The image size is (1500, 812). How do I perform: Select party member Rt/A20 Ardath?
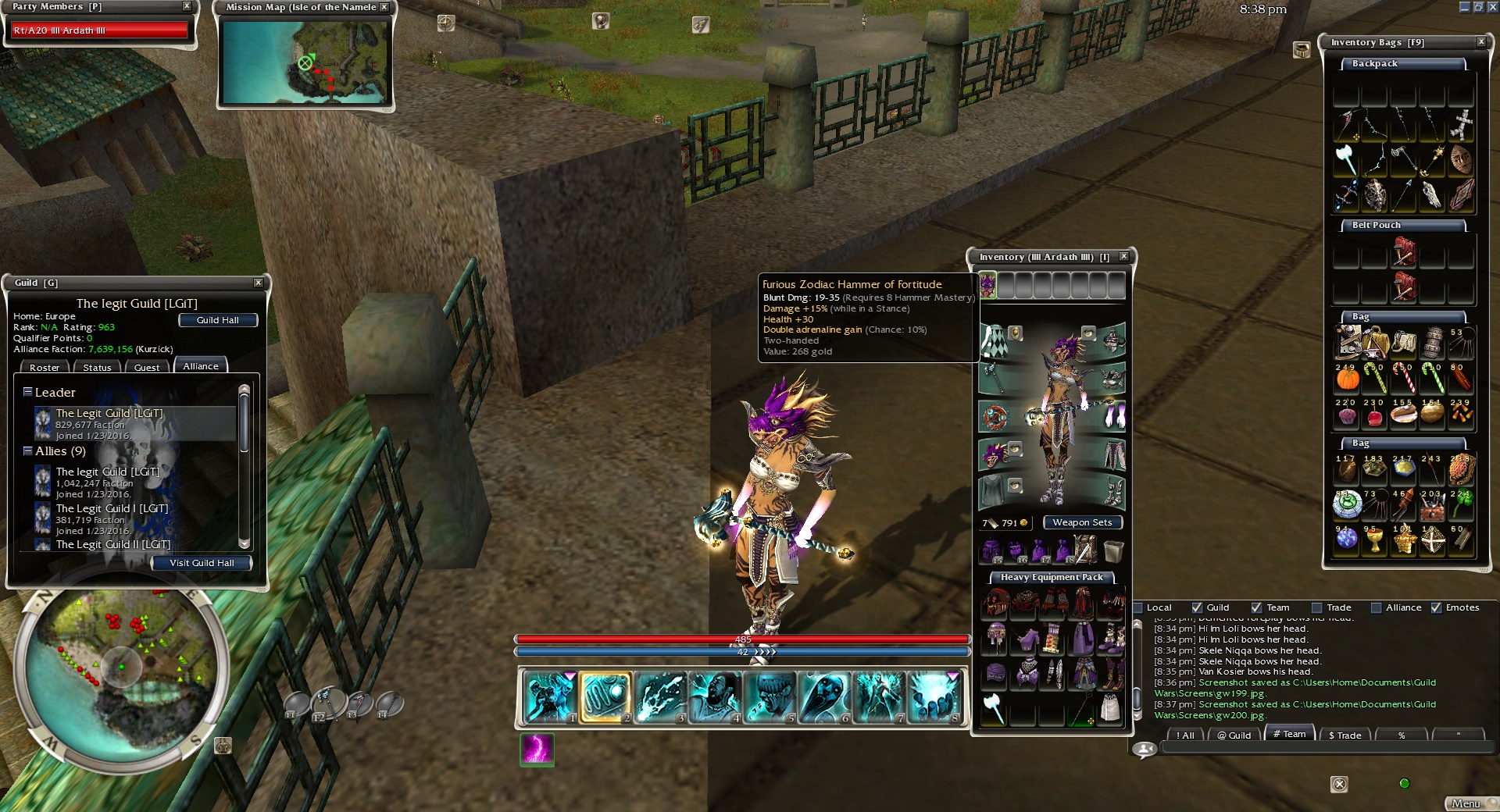pos(99,30)
